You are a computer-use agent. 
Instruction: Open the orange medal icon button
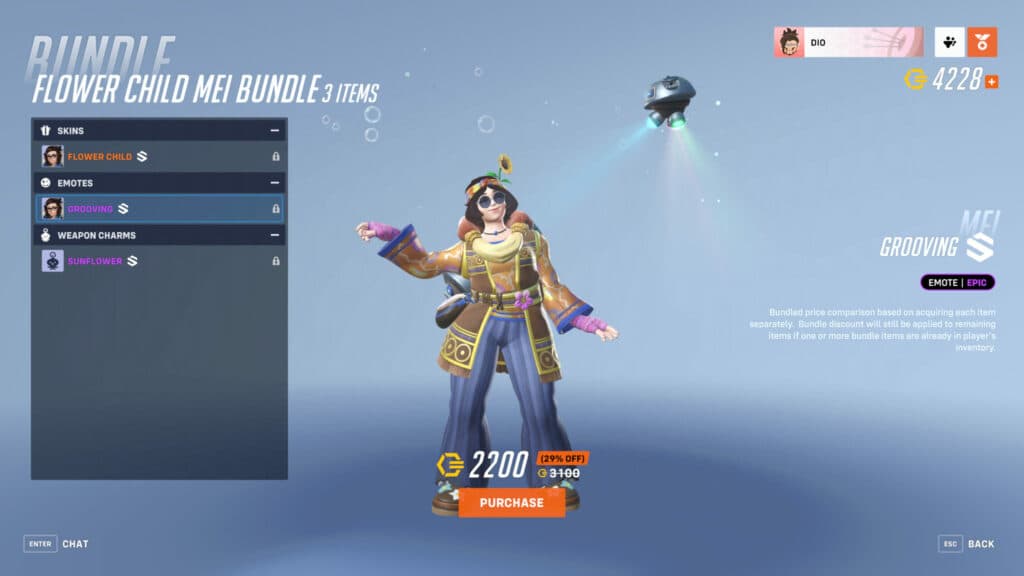[x=982, y=42]
